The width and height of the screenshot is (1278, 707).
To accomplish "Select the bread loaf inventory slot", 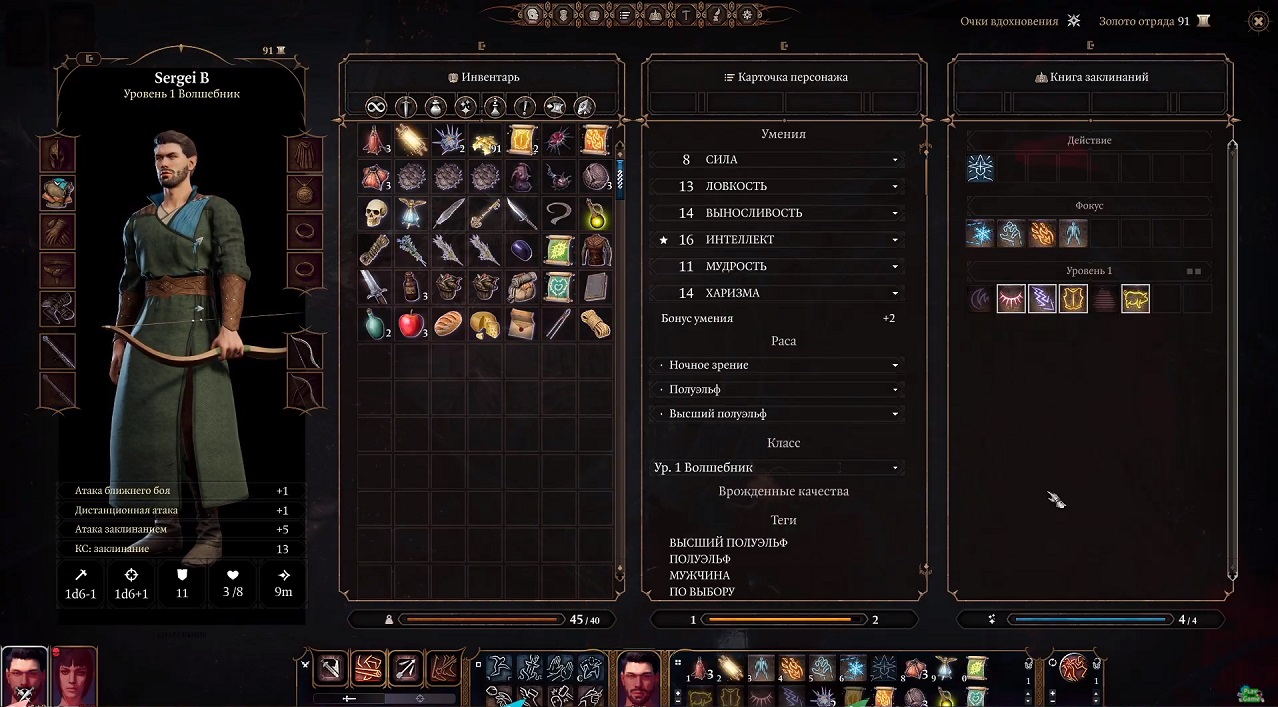I will coord(448,324).
